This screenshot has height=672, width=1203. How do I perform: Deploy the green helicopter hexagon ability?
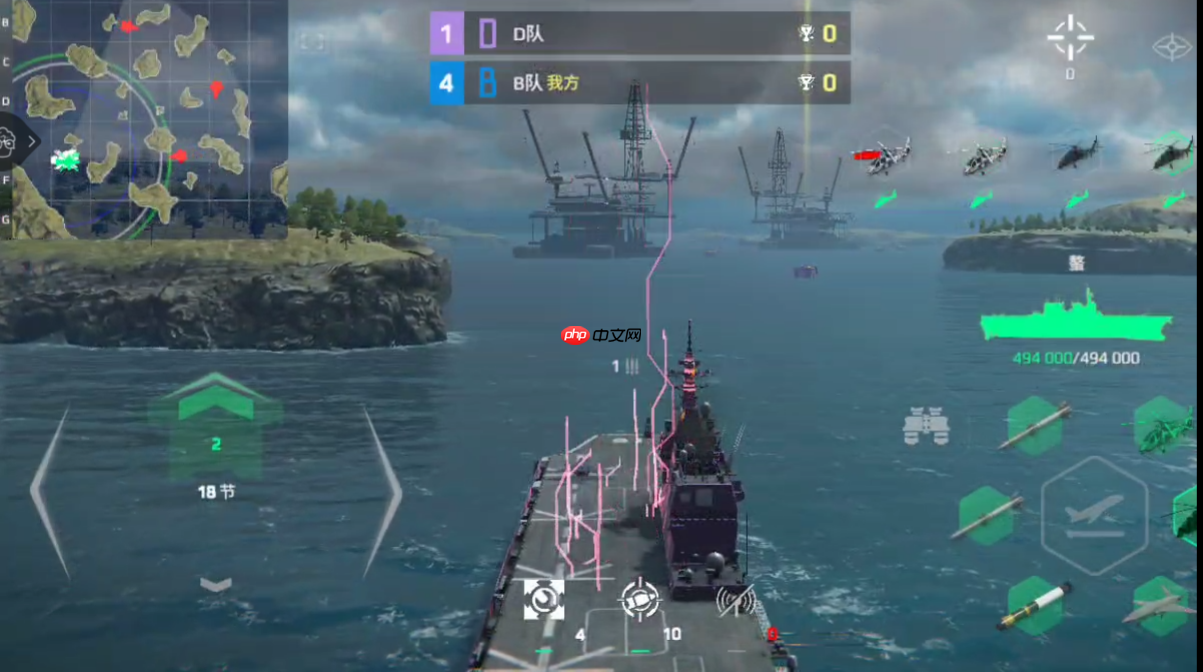tap(1164, 427)
